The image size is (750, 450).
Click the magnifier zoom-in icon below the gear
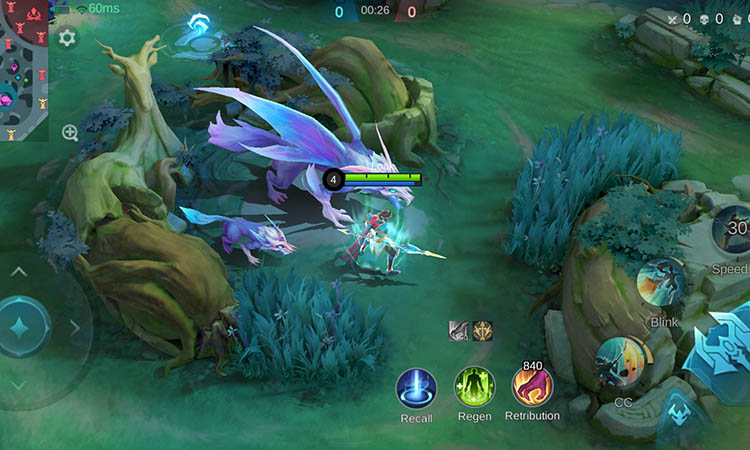click(x=70, y=132)
